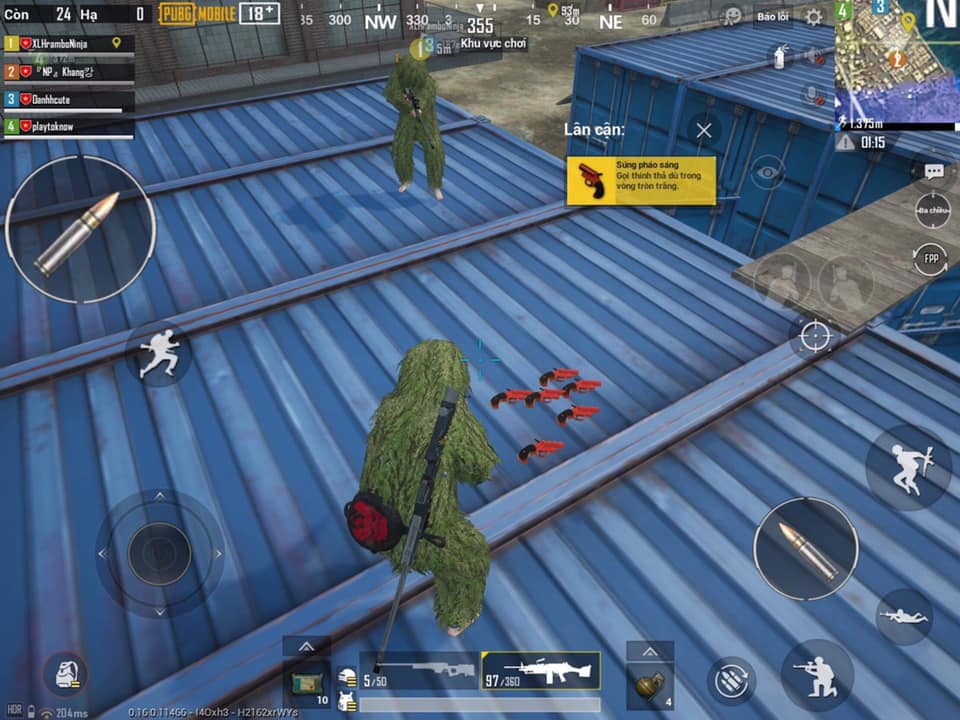Image resolution: width=960 pixels, height=720 pixels.
Task: Toggle the eye free-look button
Action: point(767,172)
